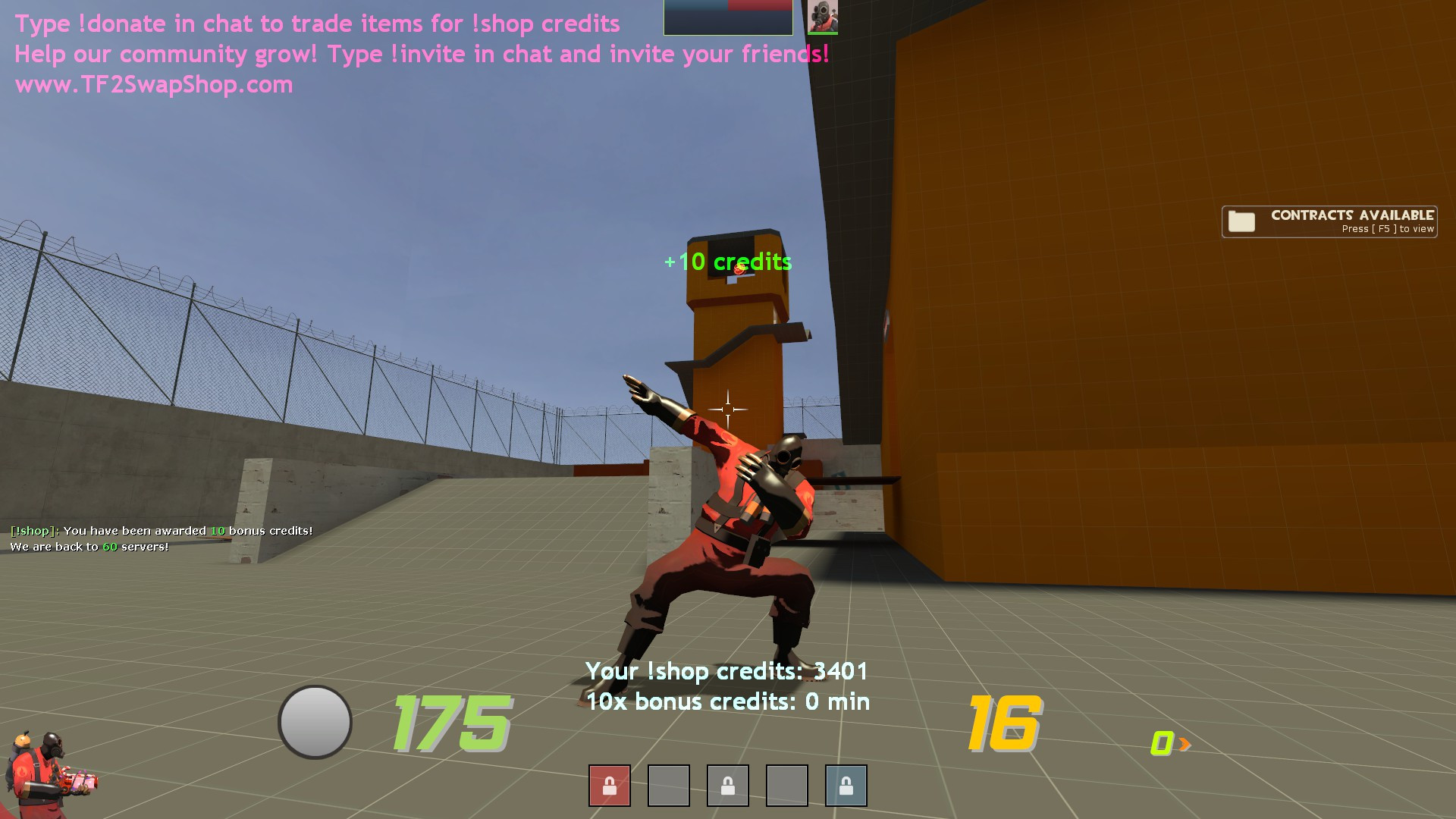
Task: Unlock the red first hotbar slot
Action: [609, 786]
